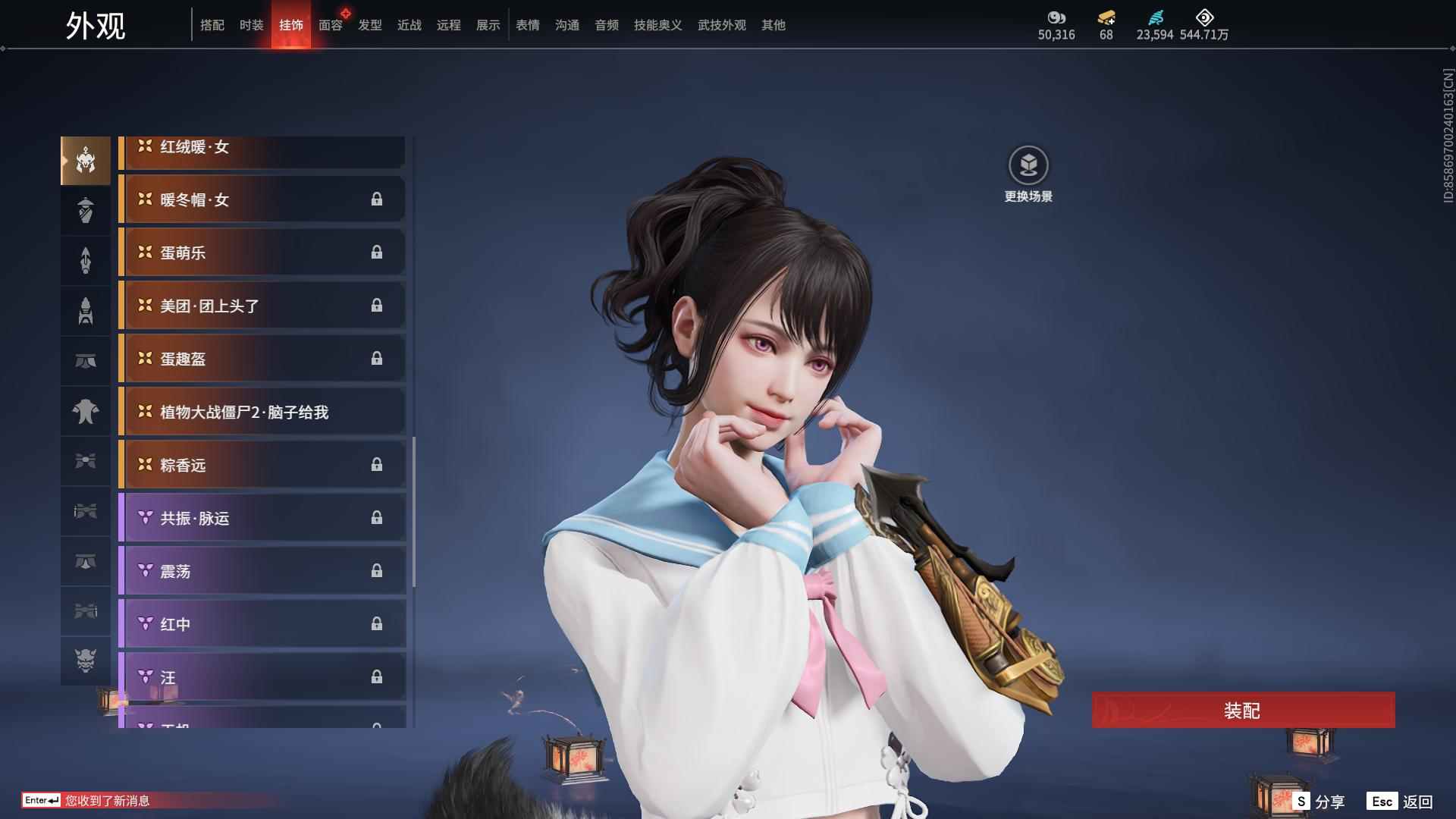
Task: Open the chest ornament category icon
Action: (86, 410)
